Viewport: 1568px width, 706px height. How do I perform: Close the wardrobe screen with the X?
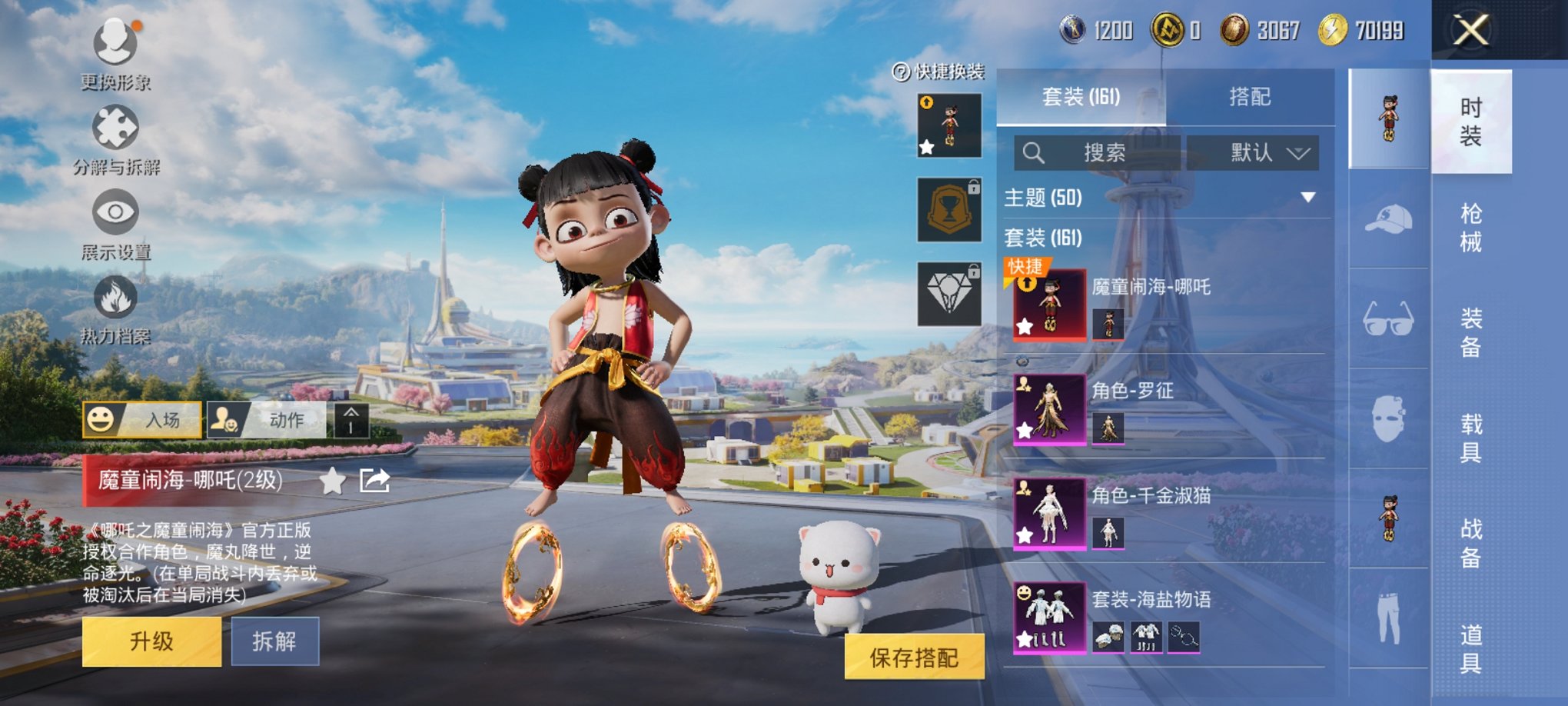pyautogui.click(x=1470, y=31)
